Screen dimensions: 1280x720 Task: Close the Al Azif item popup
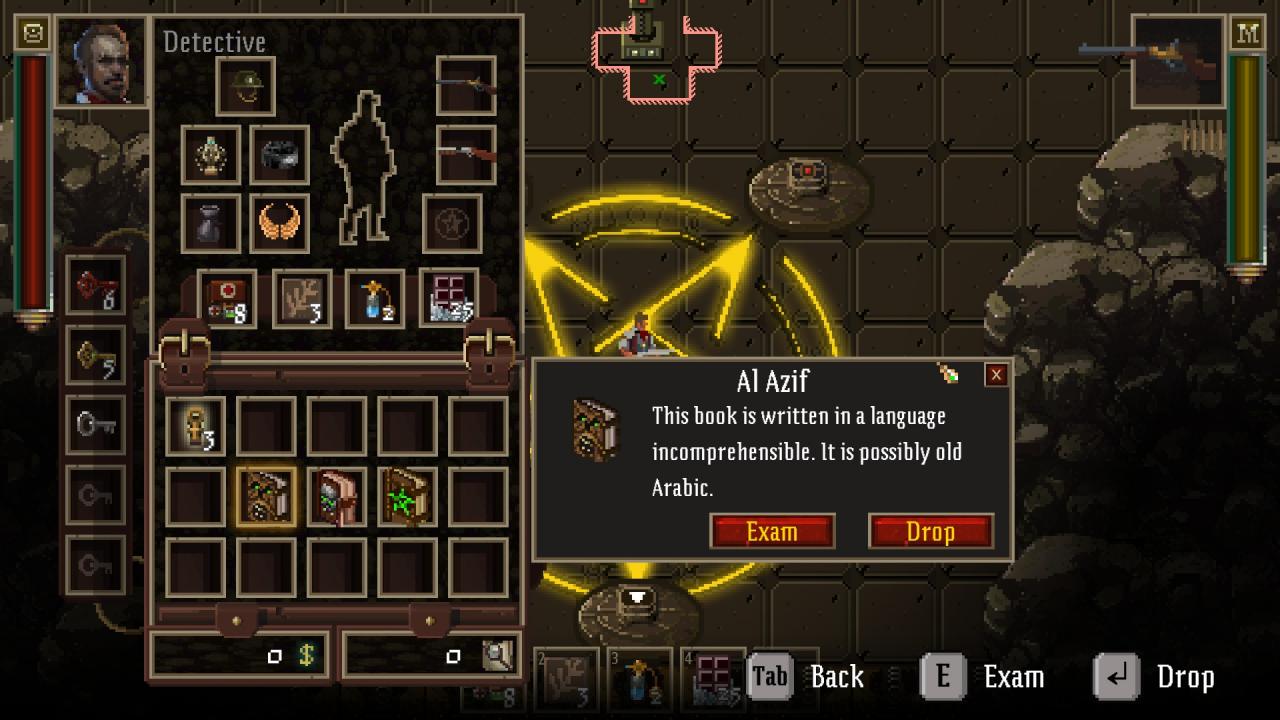[996, 375]
